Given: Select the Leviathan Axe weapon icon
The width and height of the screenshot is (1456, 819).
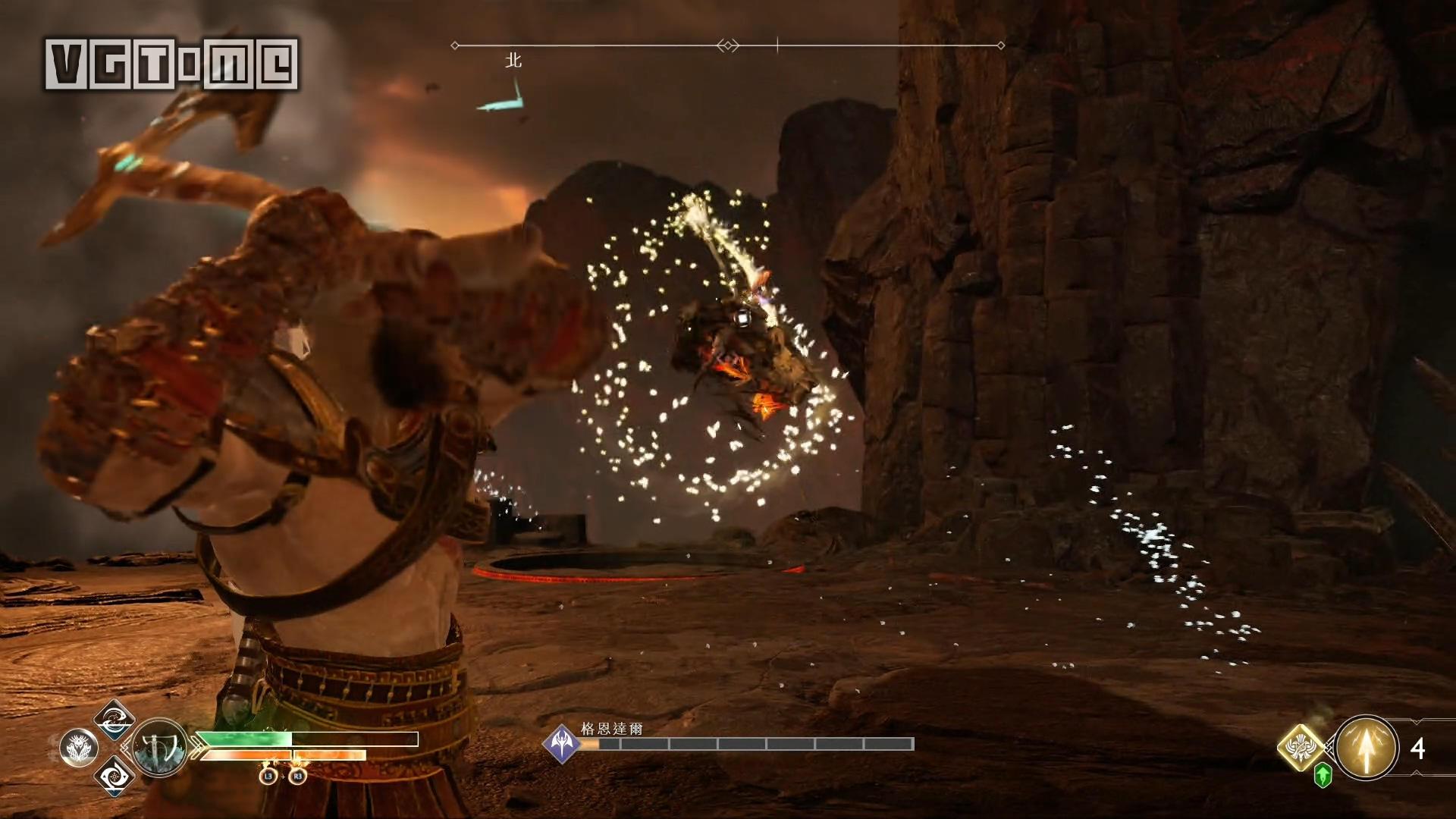Looking at the screenshot, I should 160,748.
